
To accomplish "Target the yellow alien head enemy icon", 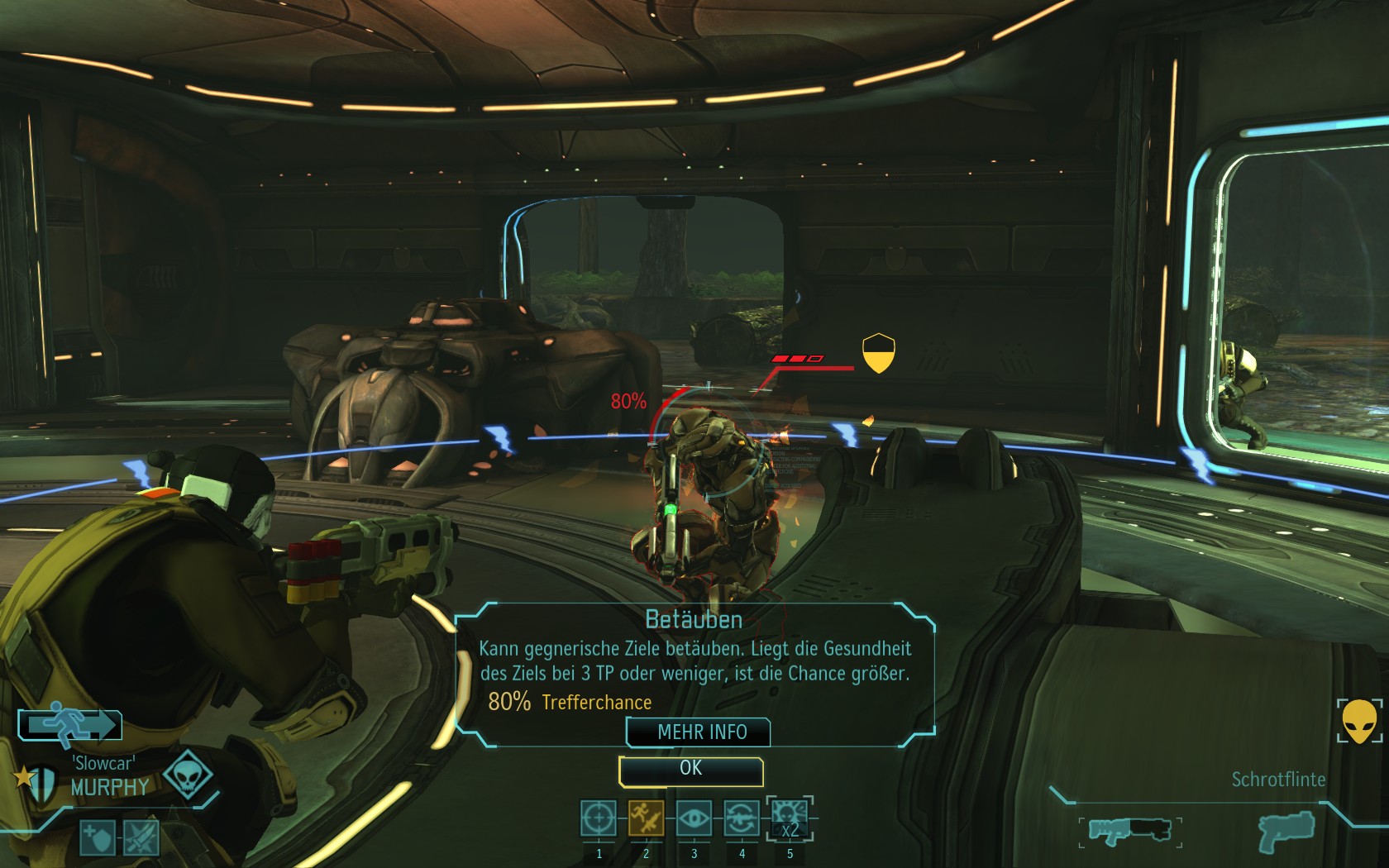I will point(1358,721).
